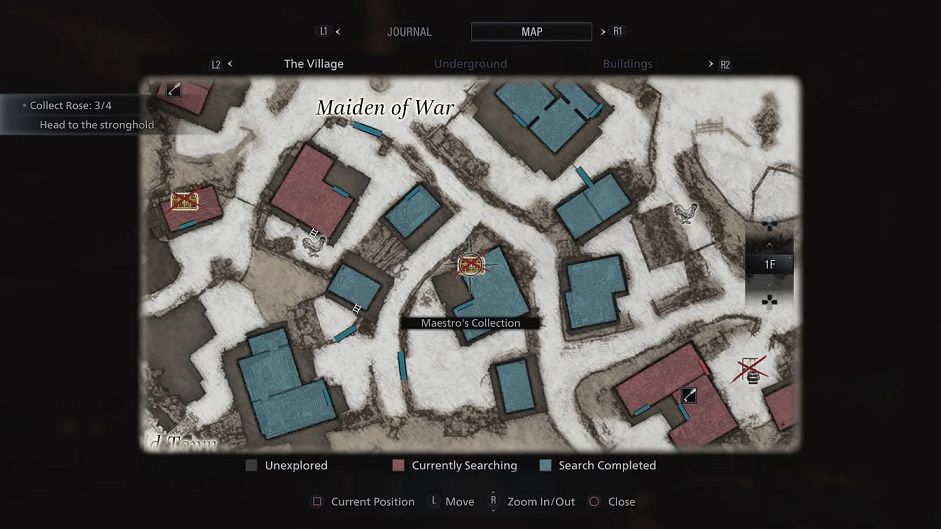
Task: Switch to the Journal tab
Action: 409,32
